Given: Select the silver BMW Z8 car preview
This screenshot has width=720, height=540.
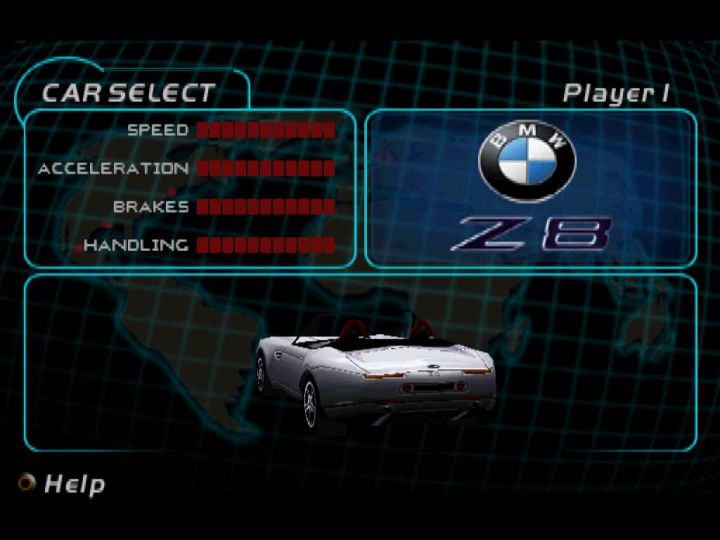Looking at the screenshot, I should 375,372.
